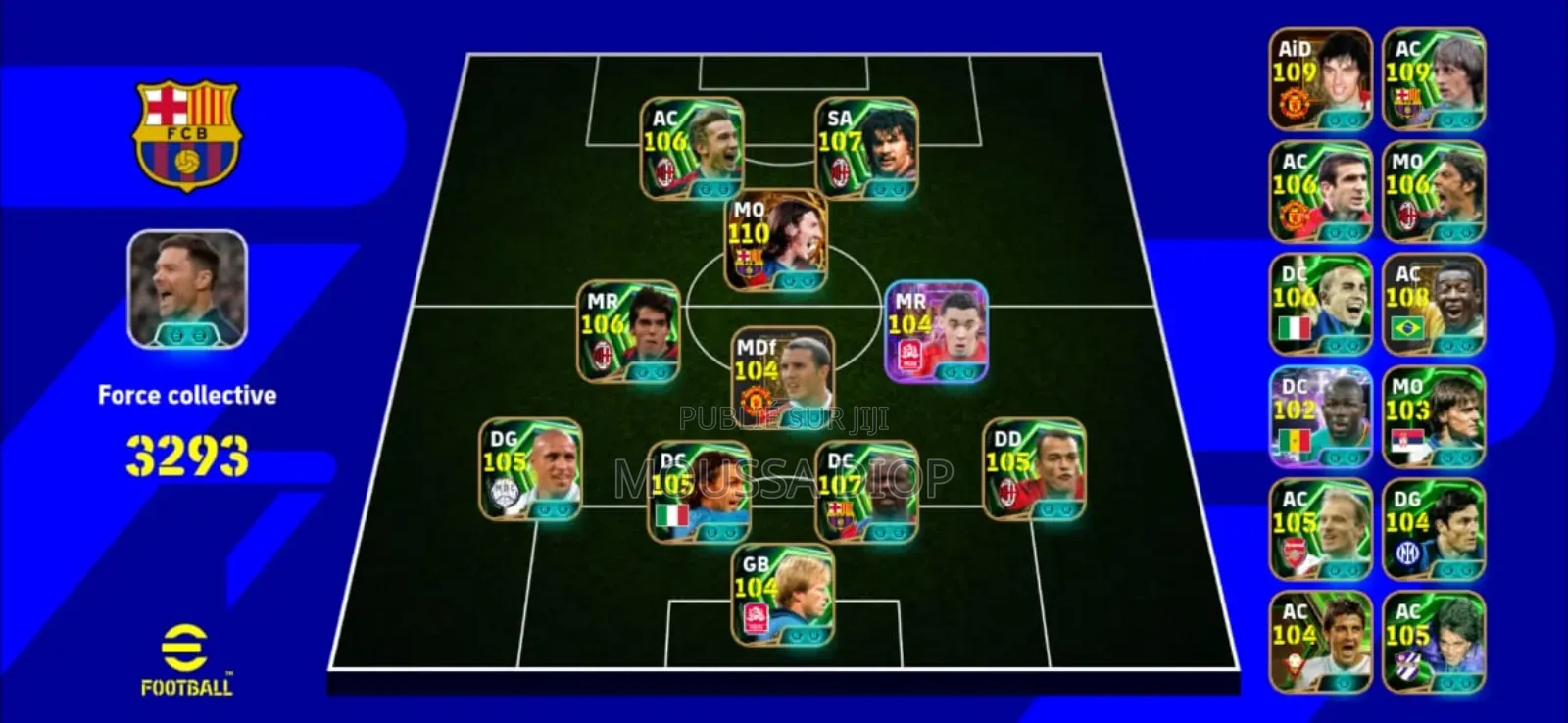
Task: Open the manager portrait card
Action: point(185,285)
